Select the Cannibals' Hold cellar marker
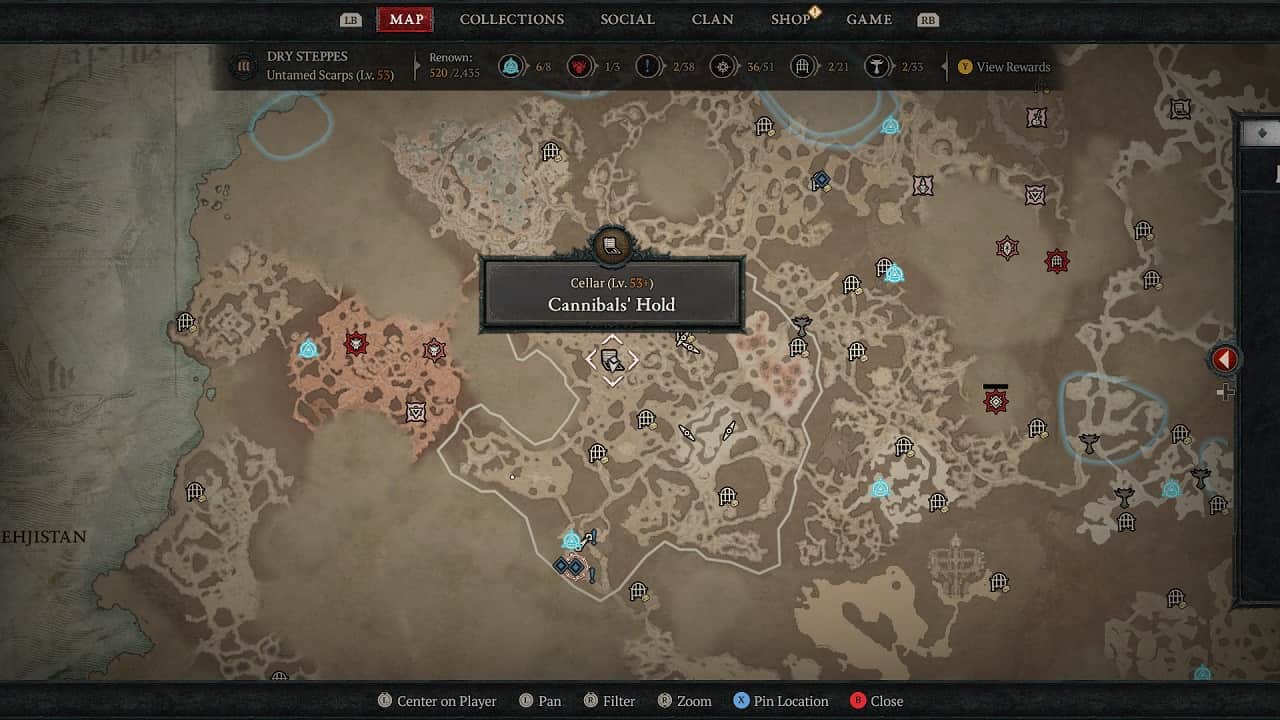The image size is (1280, 720). click(x=612, y=361)
